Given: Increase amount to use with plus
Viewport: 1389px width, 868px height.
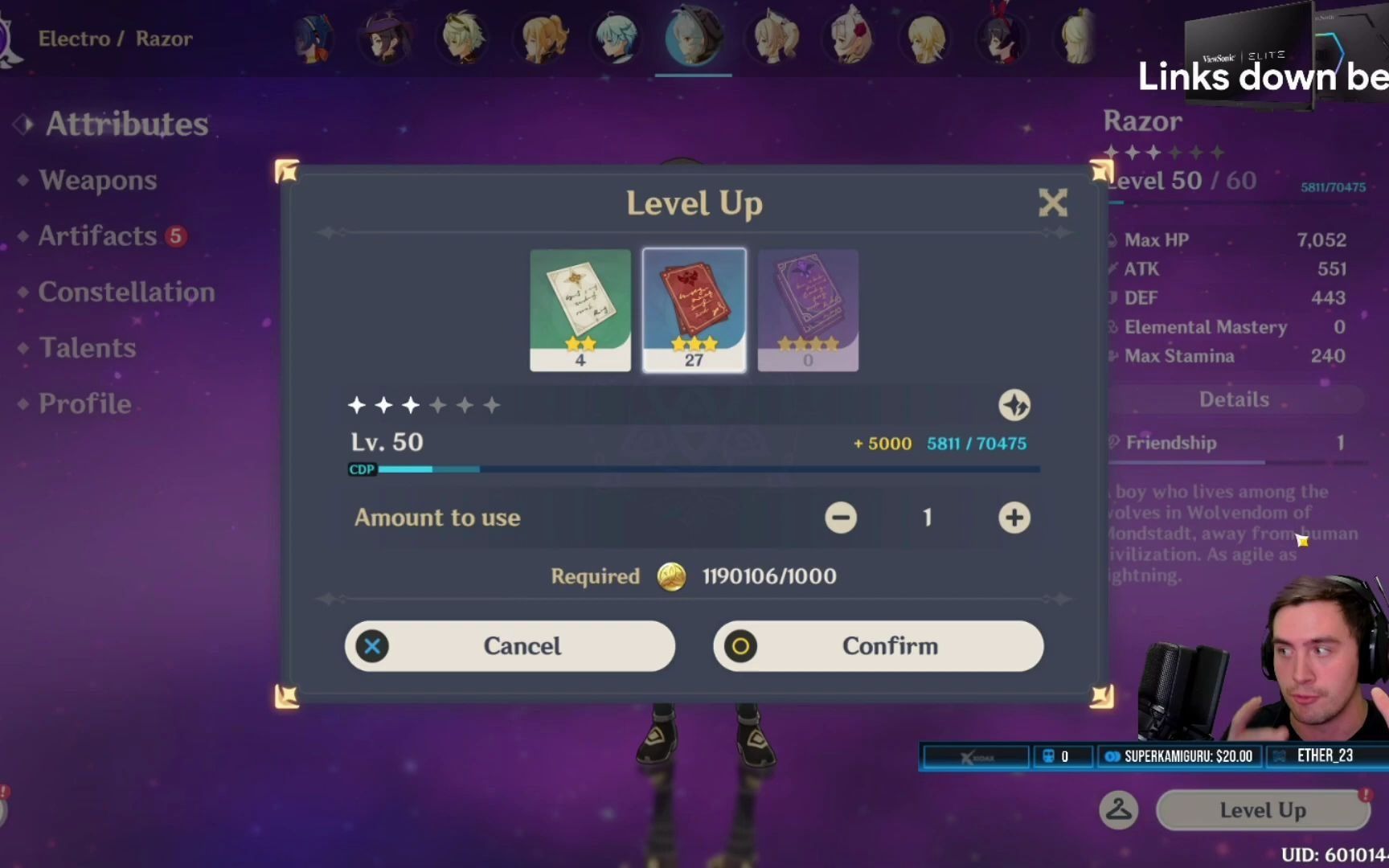Looking at the screenshot, I should [1014, 518].
